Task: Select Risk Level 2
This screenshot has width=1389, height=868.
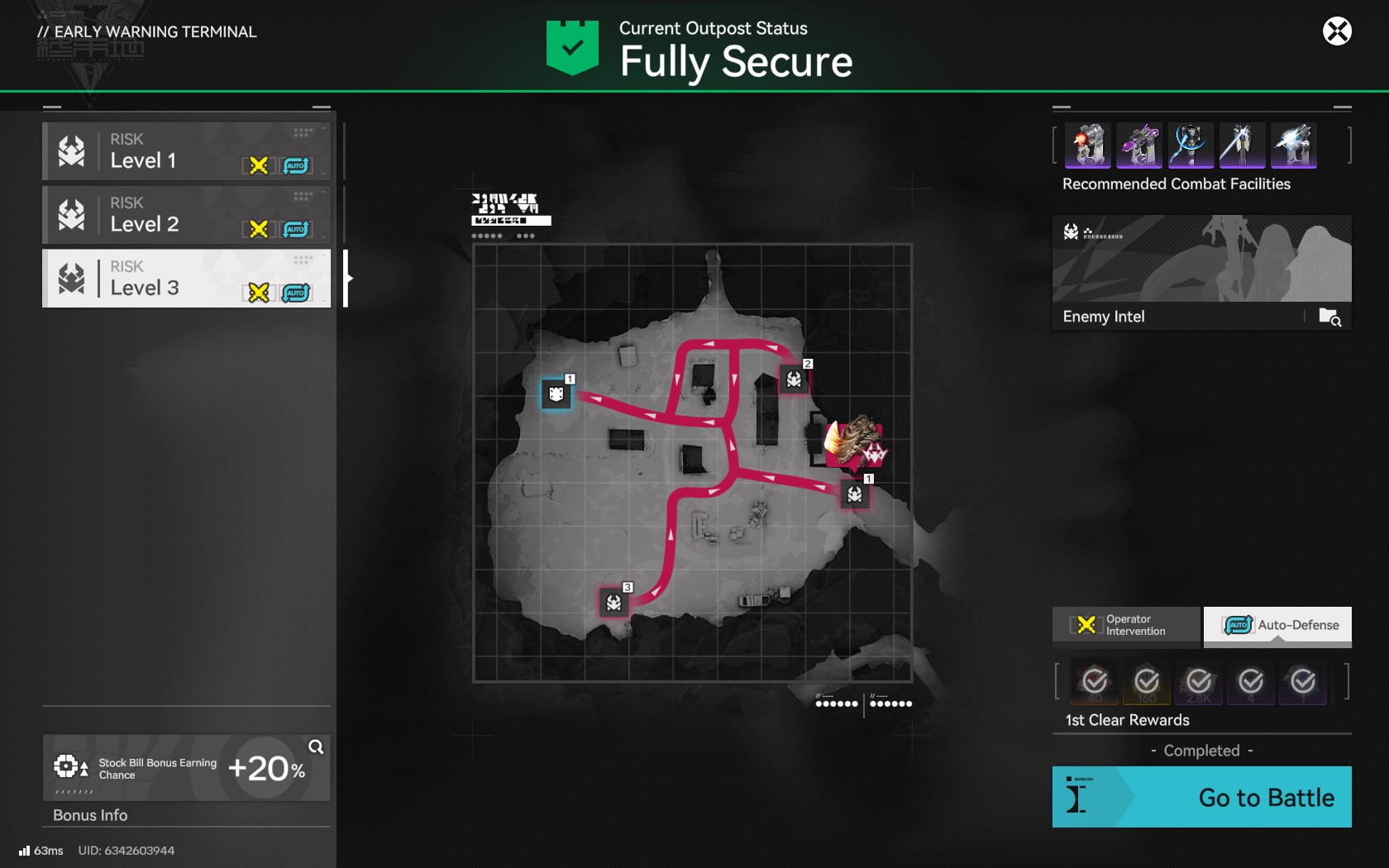Action: coord(186,216)
